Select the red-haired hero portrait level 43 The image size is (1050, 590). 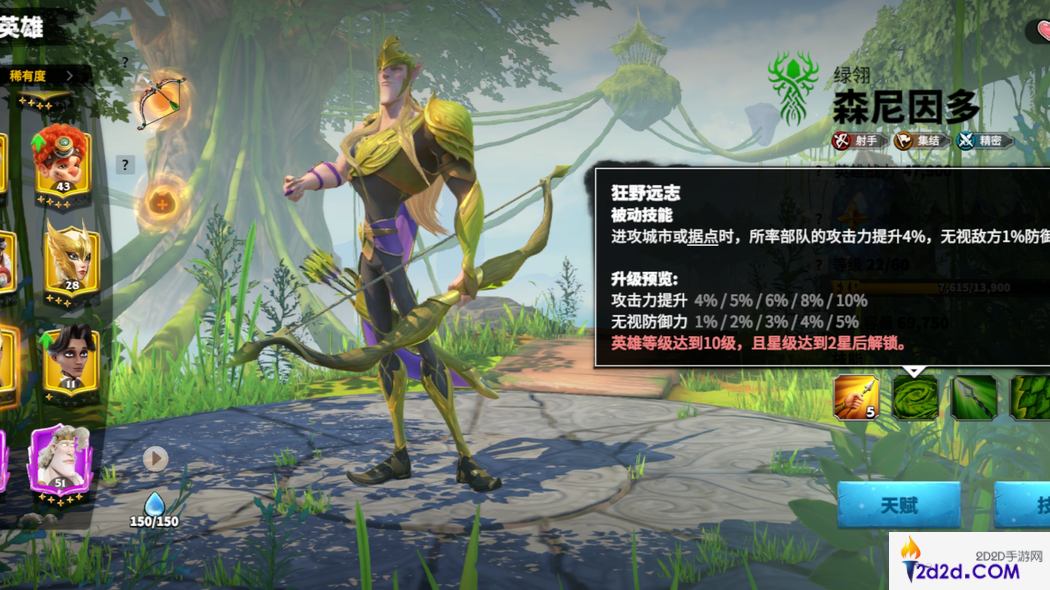click(61, 160)
